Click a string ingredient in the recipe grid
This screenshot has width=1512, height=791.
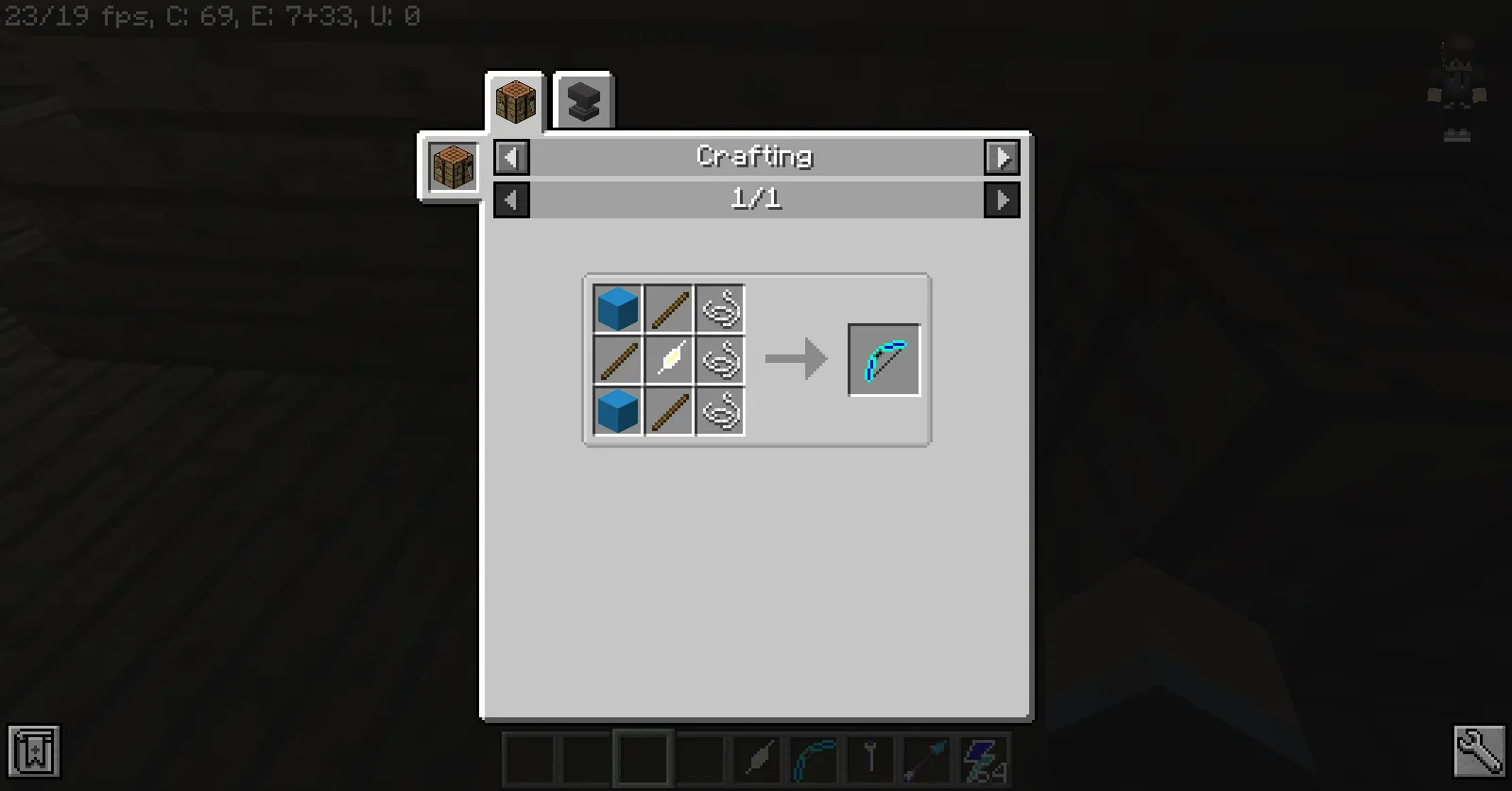point(720,307)
